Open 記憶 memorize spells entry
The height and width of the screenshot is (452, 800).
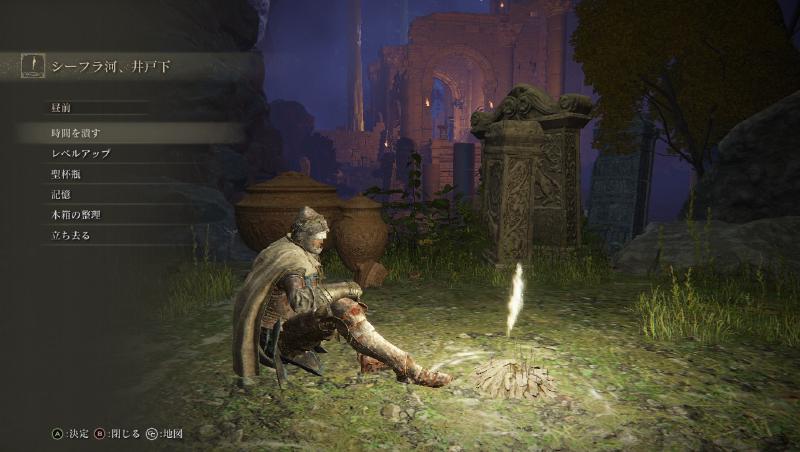(60, 194)
